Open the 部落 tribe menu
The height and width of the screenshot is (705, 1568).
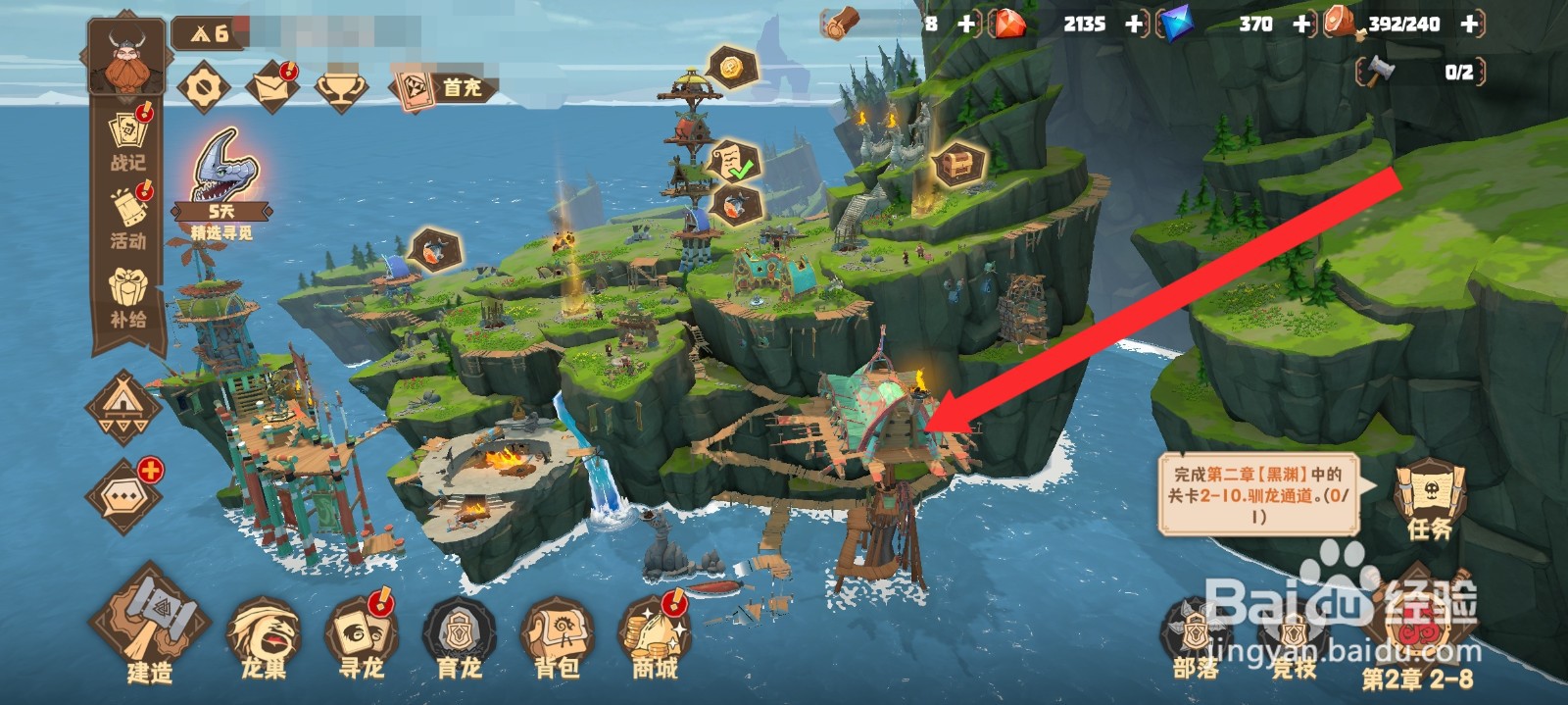point(1196,639)
